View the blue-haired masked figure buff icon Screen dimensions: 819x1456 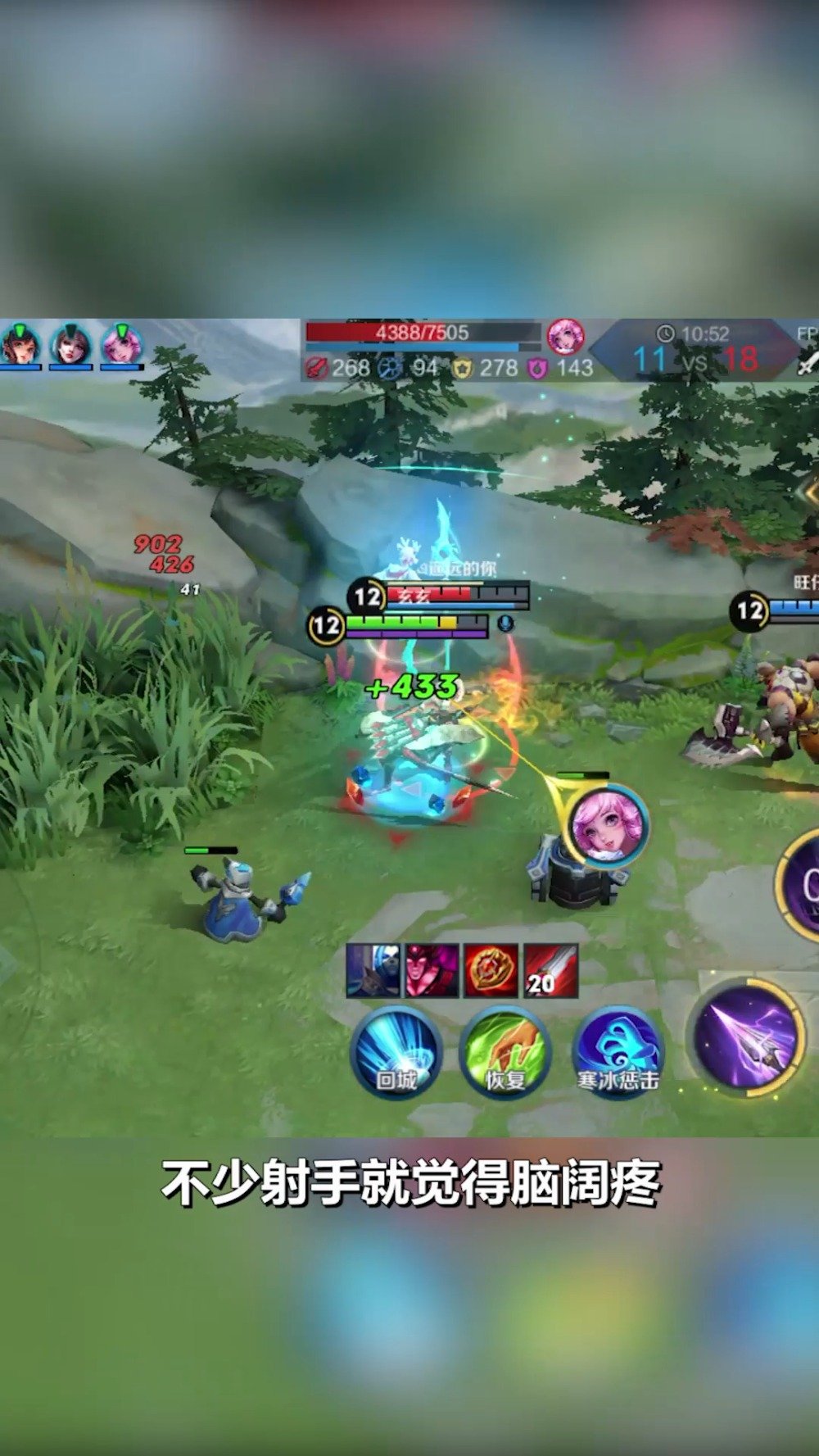[373, 970]
